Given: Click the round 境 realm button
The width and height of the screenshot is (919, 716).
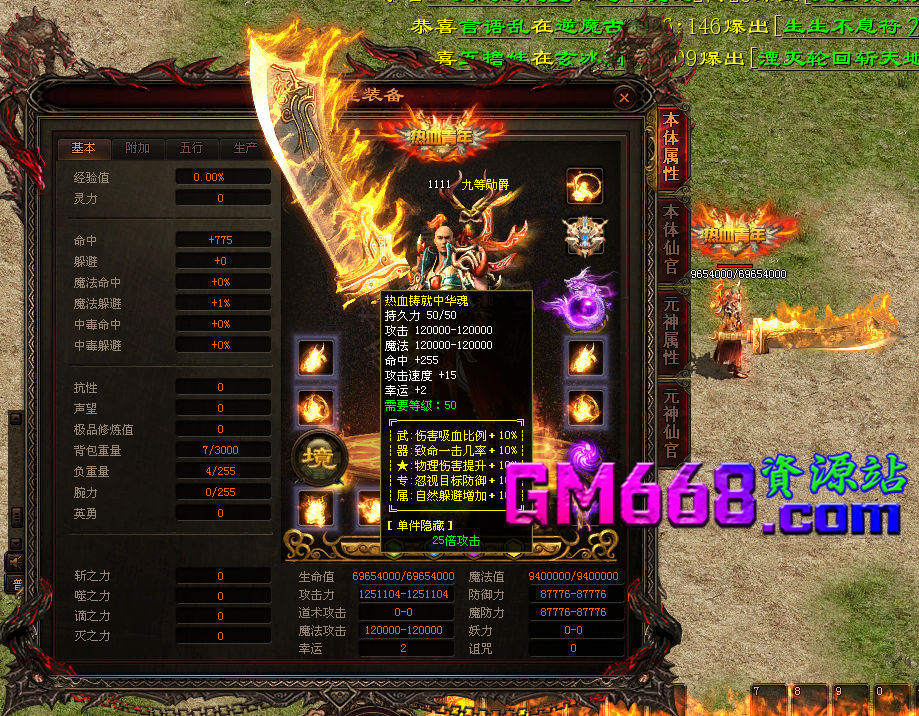Looking at the screenshot, I should [319, 457].
